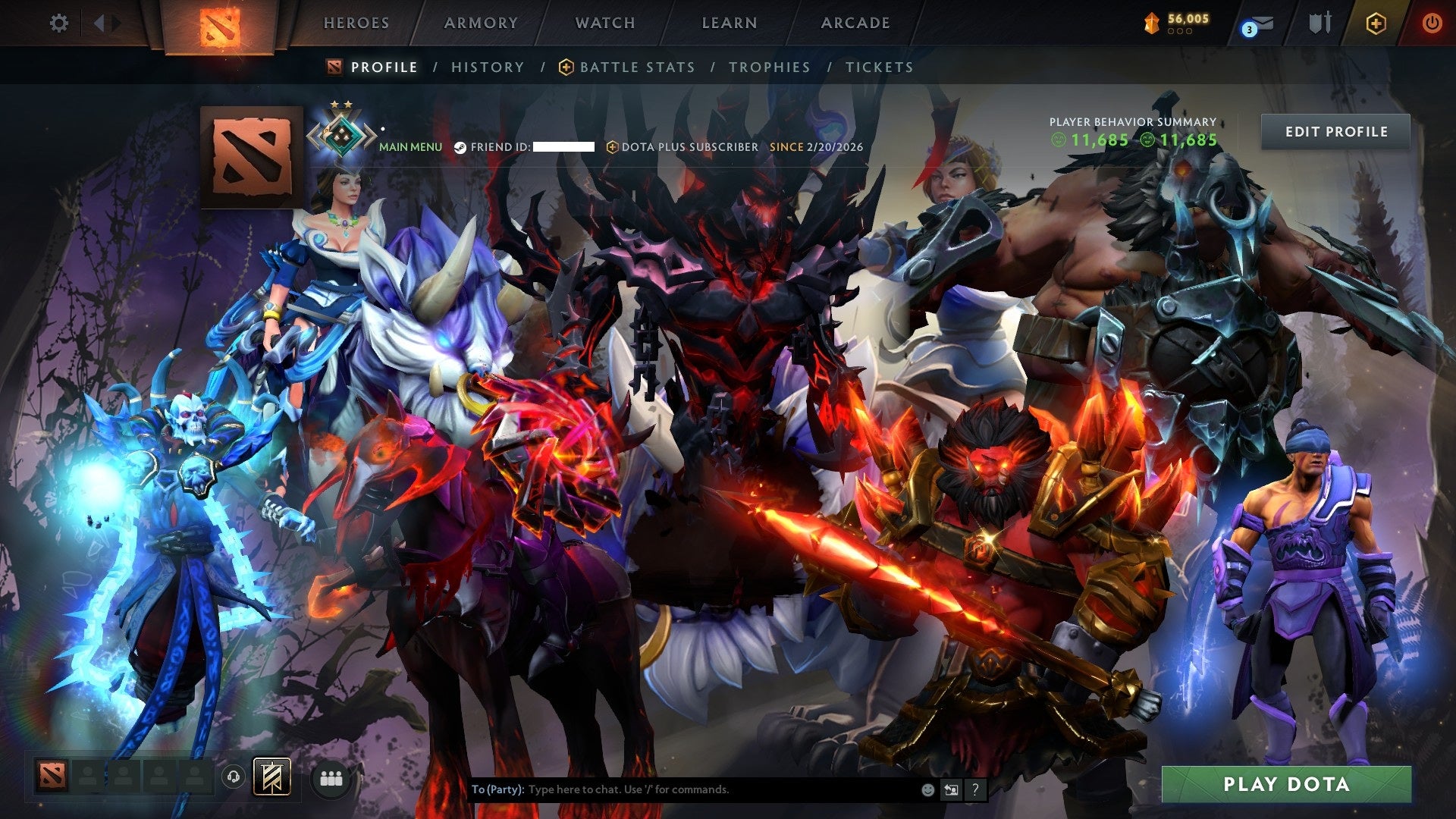Open the Trophies tab
The image size is (1456, 819).
[769, 67]
